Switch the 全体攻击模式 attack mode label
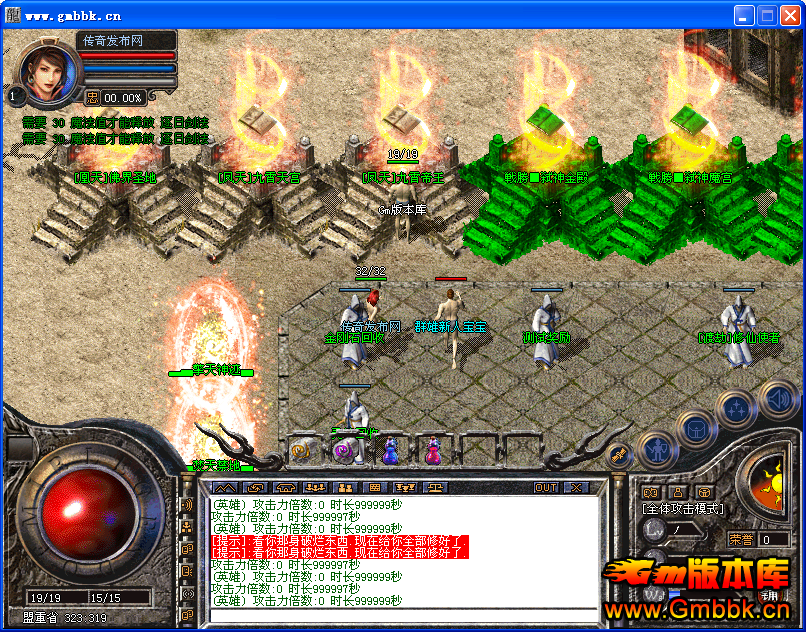Screen dimensions: 806x632 tap(683, 509)
